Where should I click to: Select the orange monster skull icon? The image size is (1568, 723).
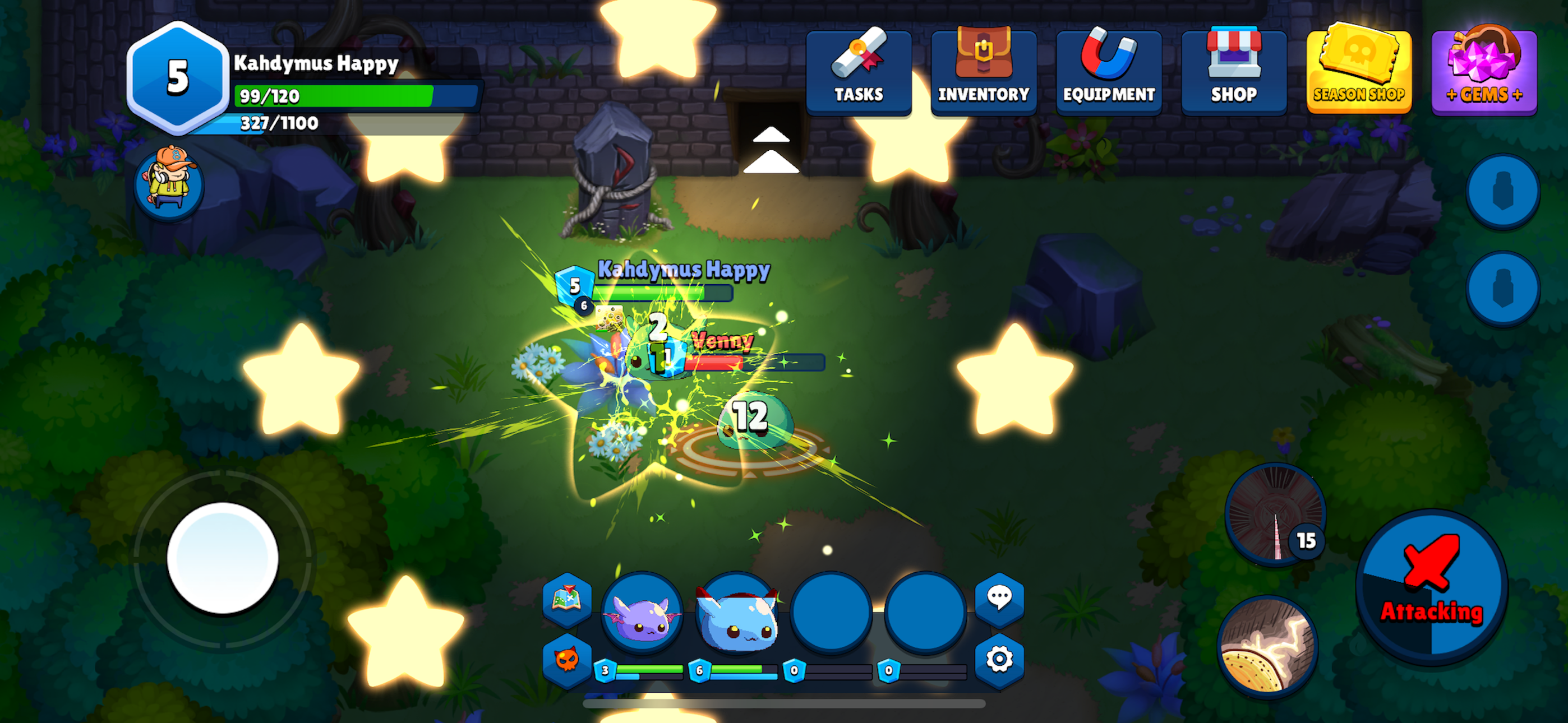[567, 668]
